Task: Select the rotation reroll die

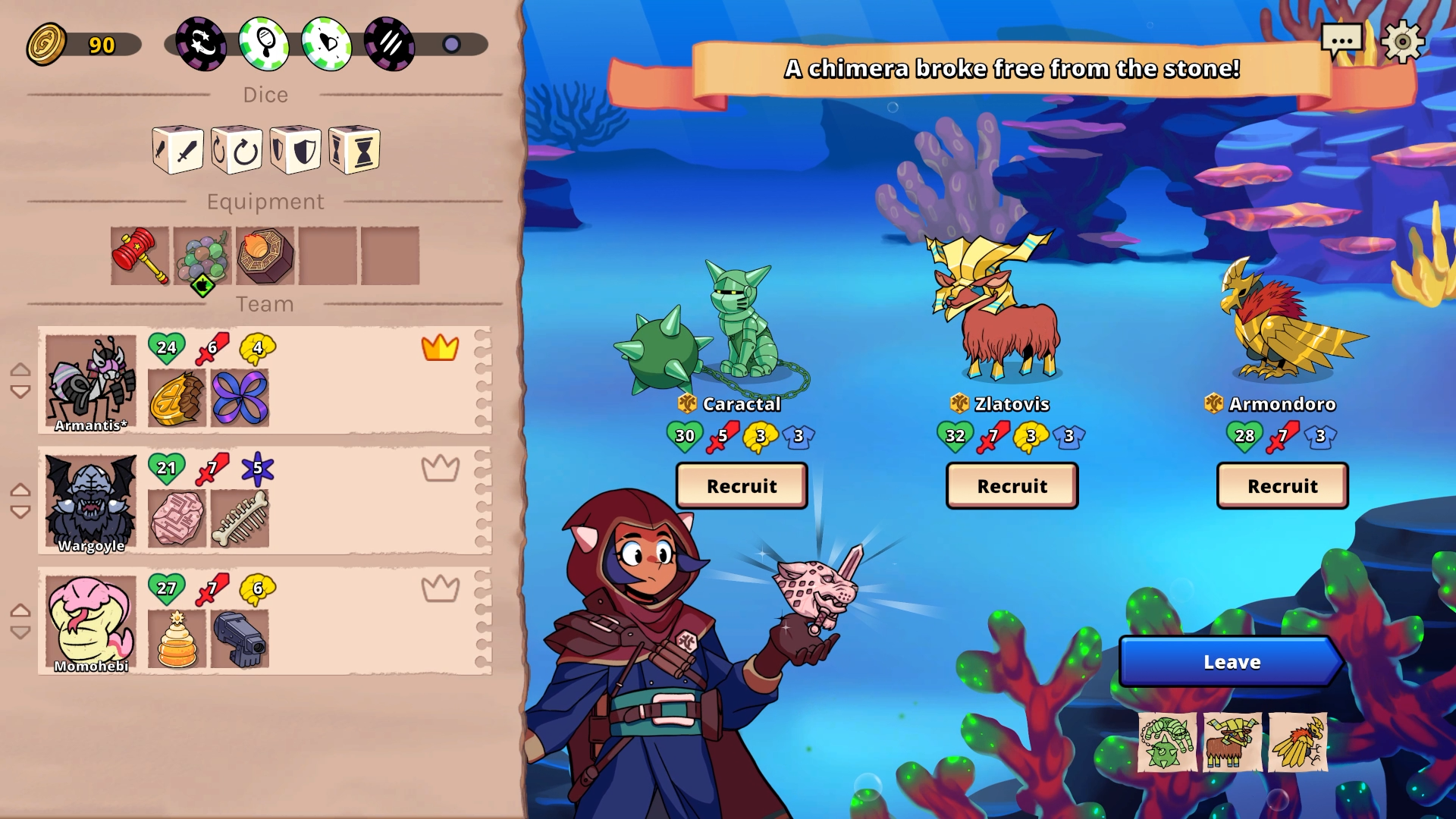Action: point(236,149)
